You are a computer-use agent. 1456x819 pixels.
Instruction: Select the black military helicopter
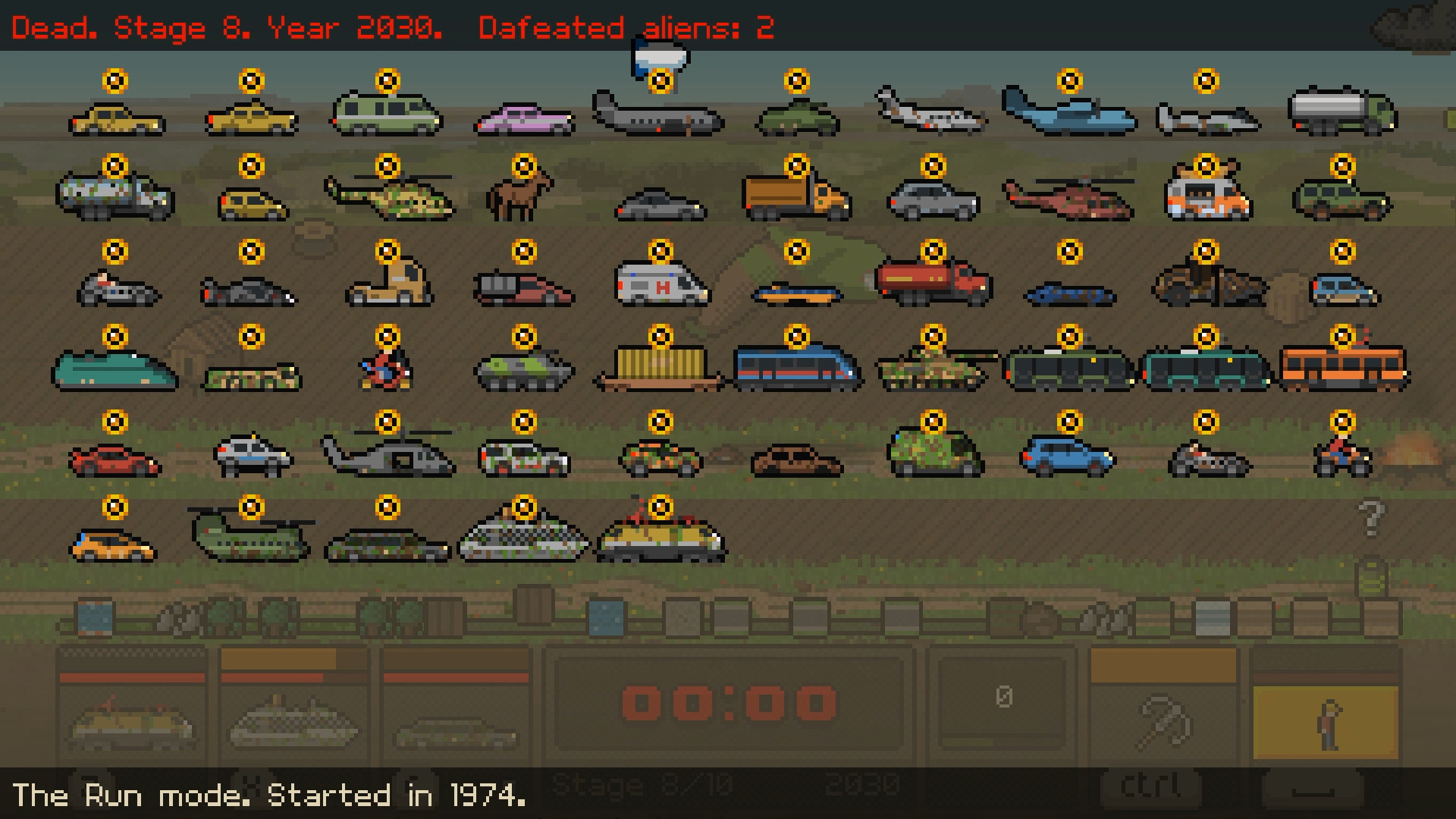387,453
